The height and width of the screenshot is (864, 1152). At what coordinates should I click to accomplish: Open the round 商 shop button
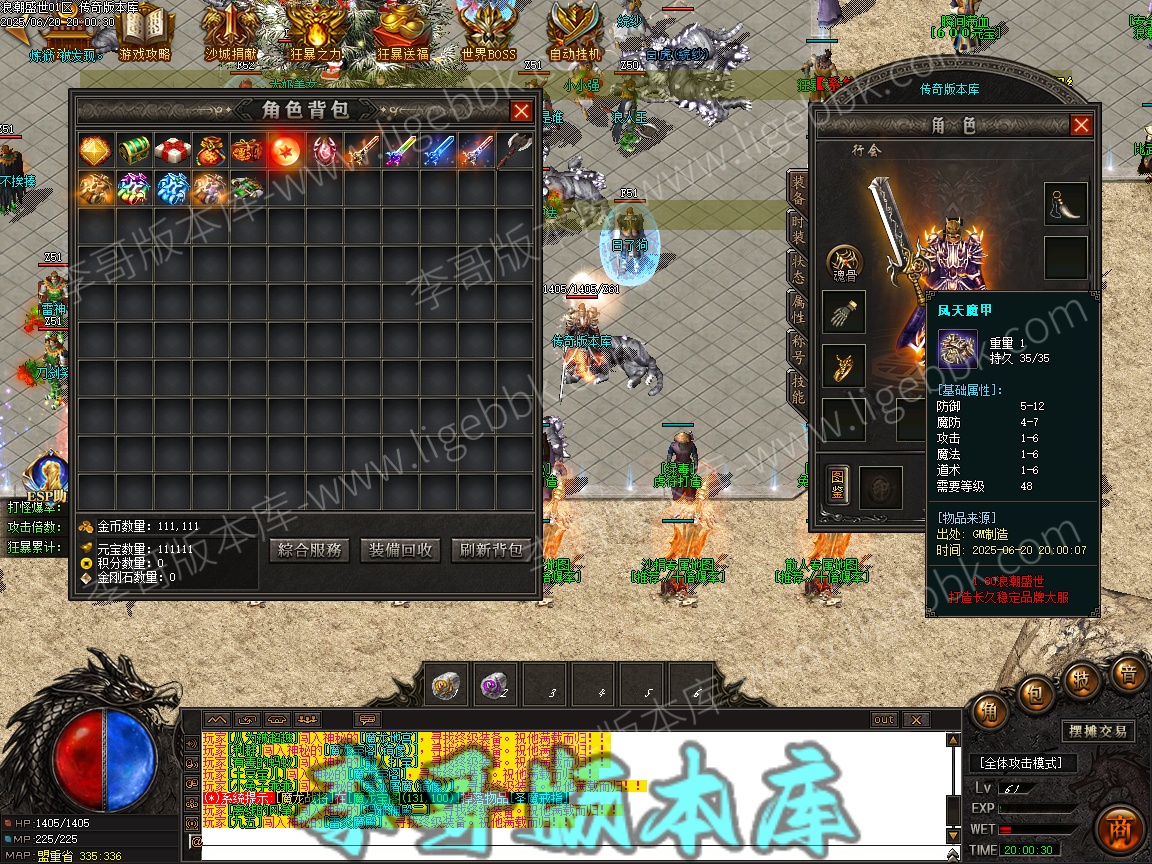[1120, 829]
